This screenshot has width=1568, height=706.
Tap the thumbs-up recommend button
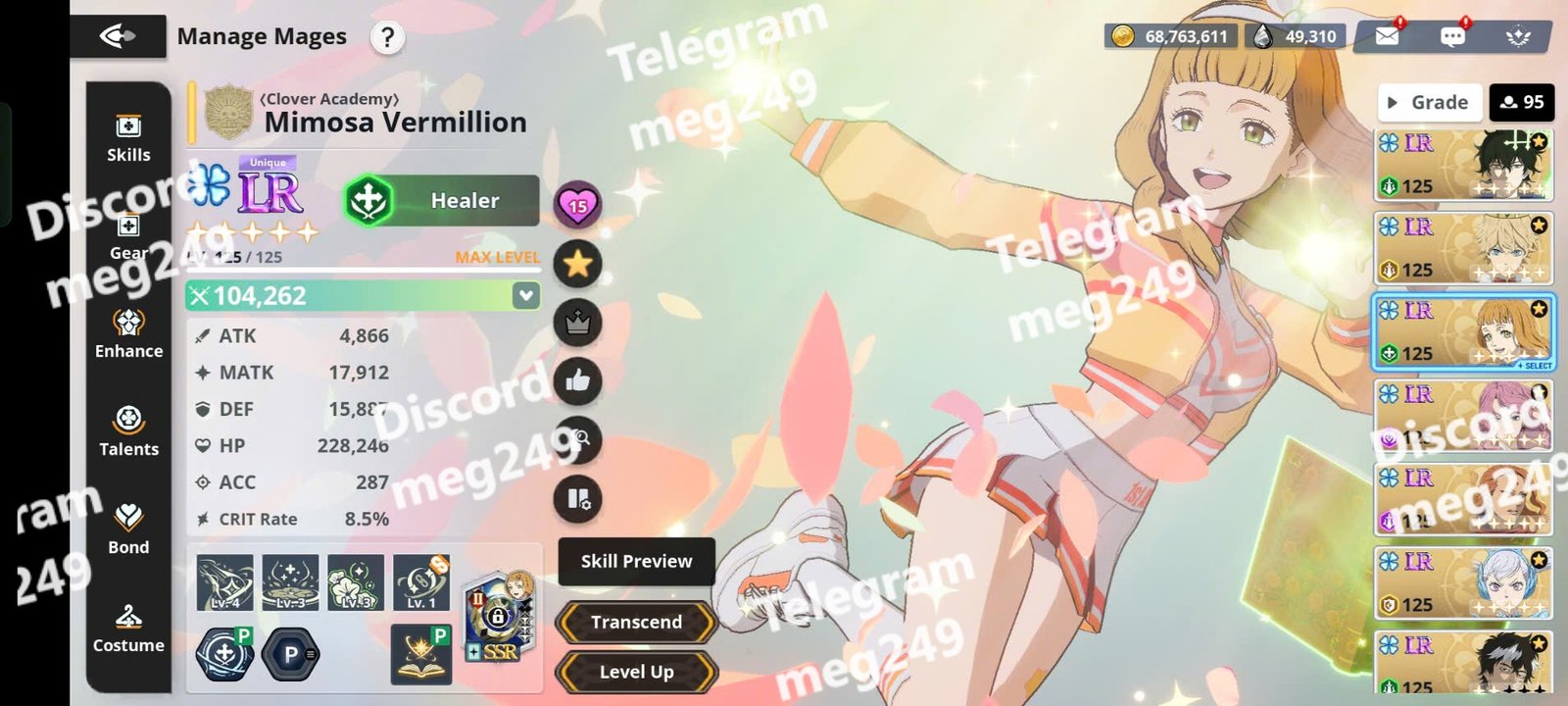(577, 380)
